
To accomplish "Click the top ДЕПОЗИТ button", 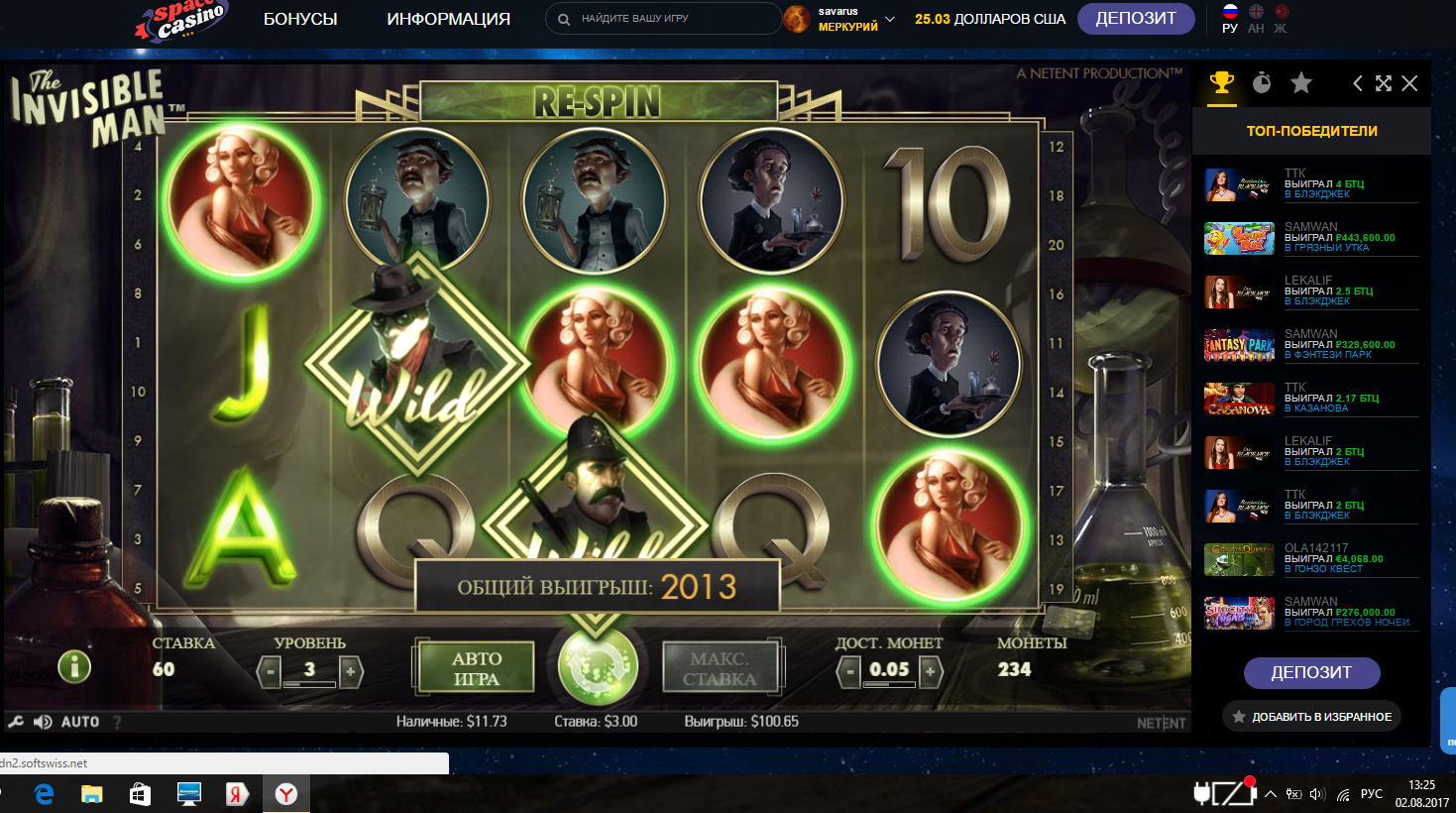I will point(1135,19).
